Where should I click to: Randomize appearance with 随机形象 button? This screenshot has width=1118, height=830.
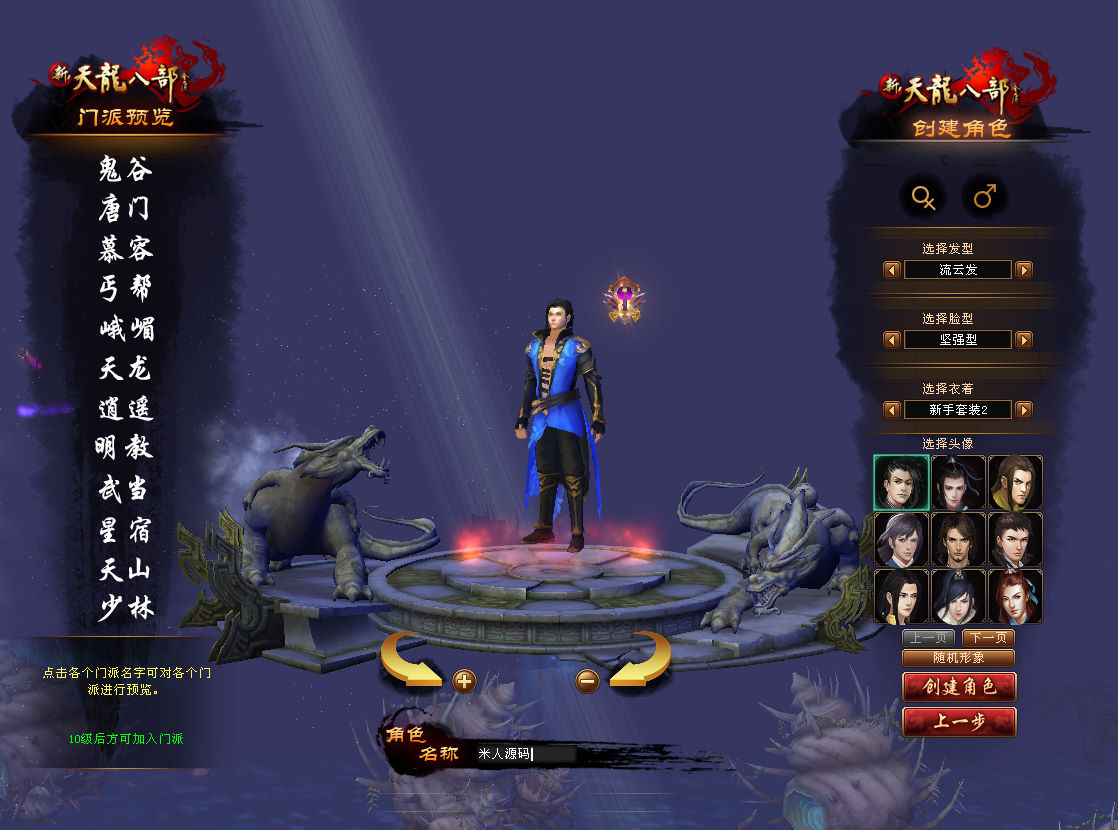[958, 658]
